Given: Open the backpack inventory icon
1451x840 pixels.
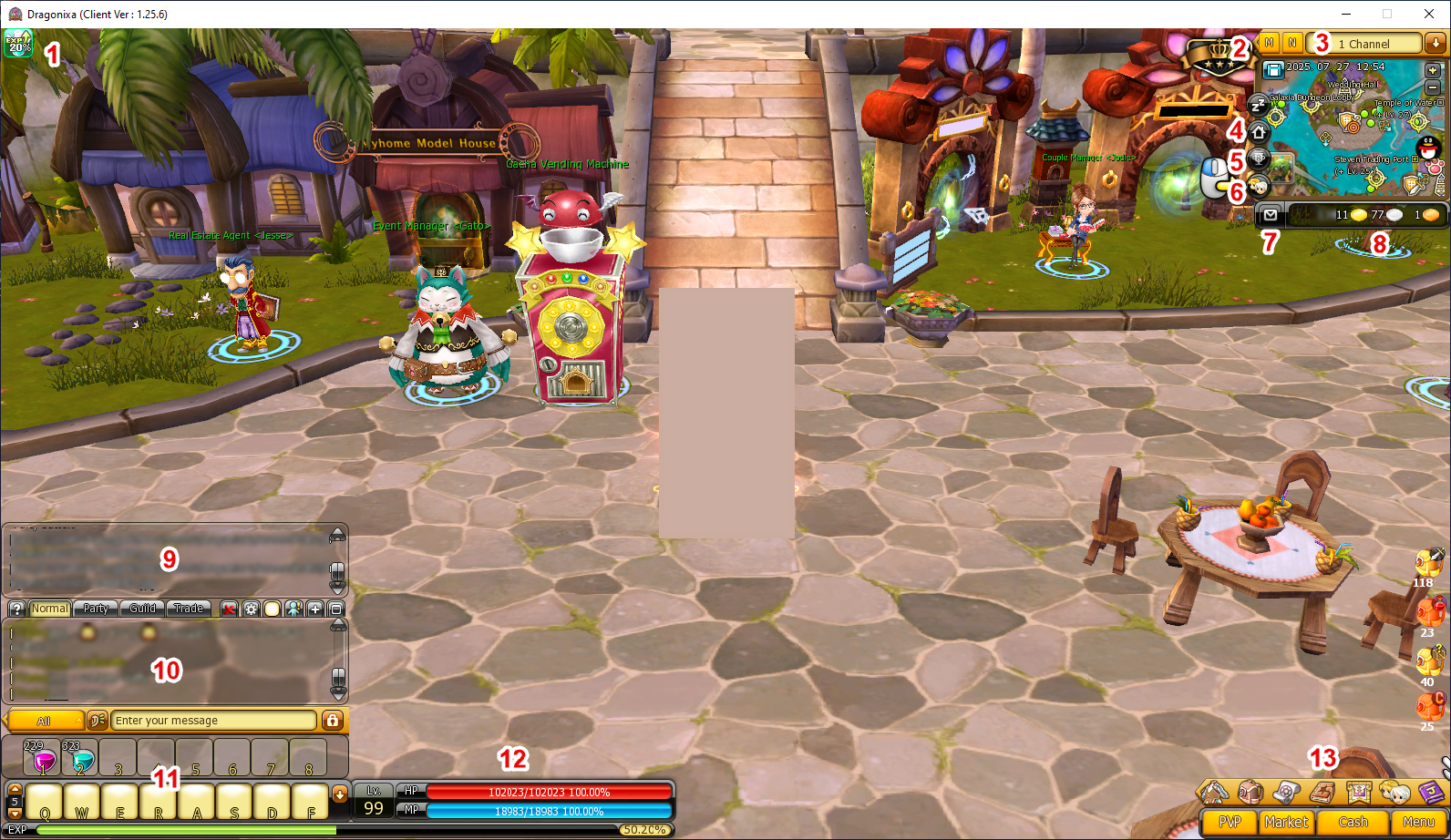Looking at the screenshot, I should click(1250, 793).
